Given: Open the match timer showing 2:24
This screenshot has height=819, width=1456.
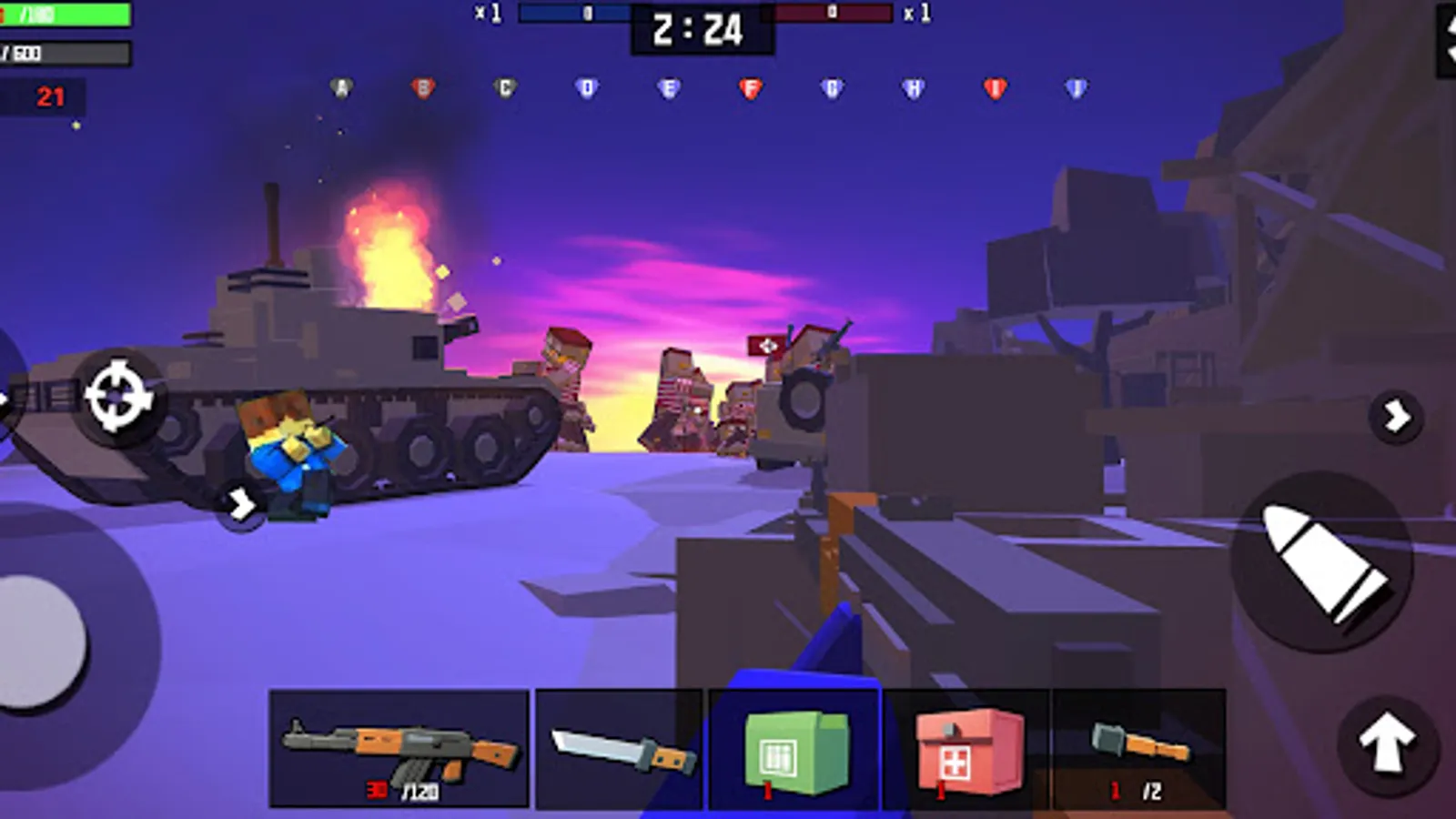Looking at the screenshot, I should point(699,27).
